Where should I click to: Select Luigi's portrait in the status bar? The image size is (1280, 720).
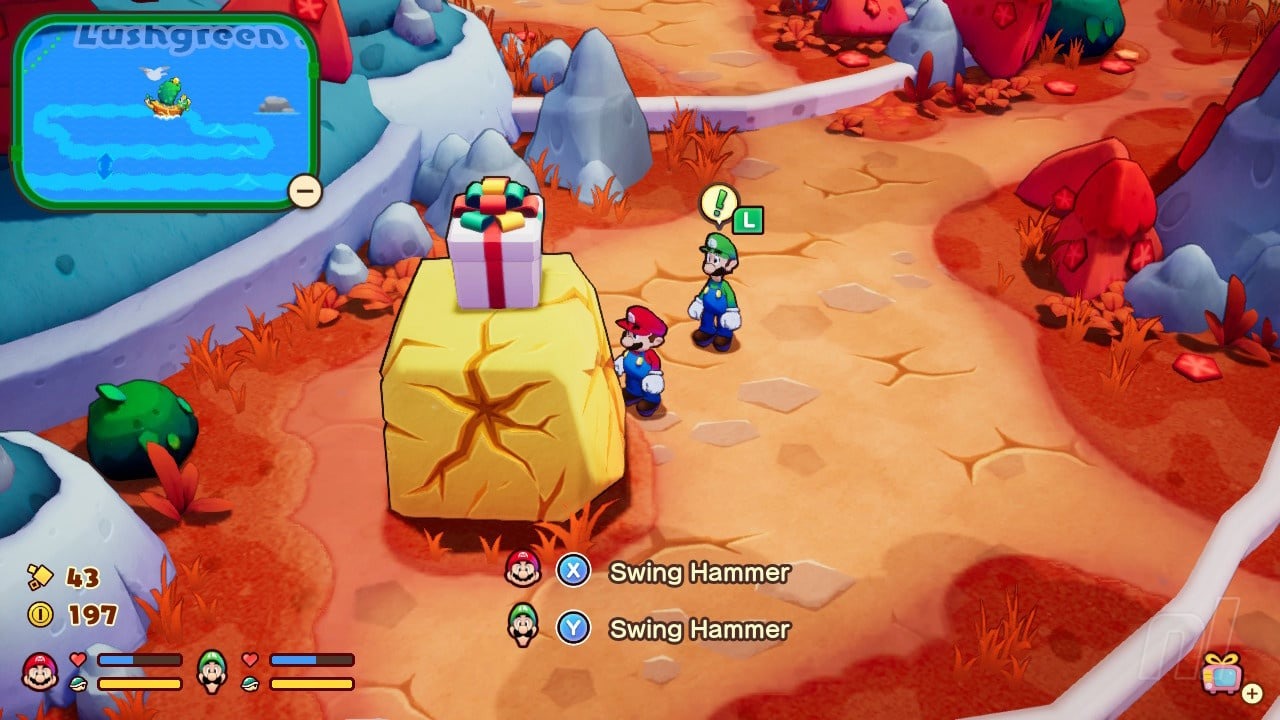click(x=212, y=671)
